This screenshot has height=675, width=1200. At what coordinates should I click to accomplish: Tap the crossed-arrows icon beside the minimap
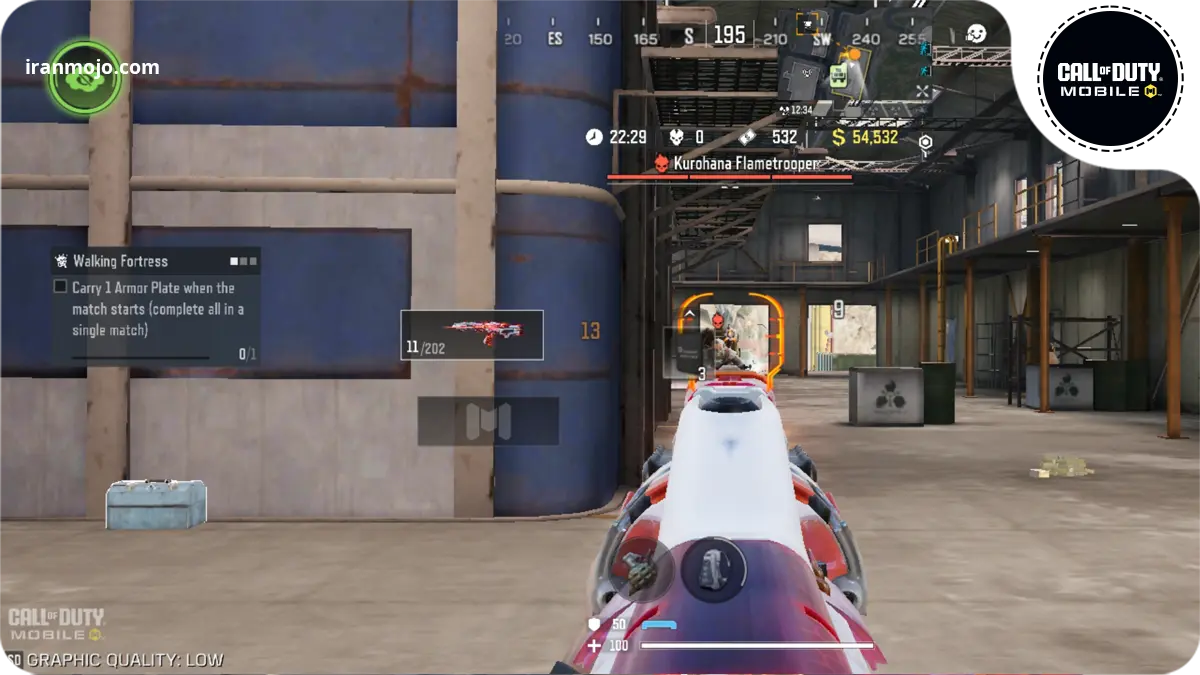[922, 91]
